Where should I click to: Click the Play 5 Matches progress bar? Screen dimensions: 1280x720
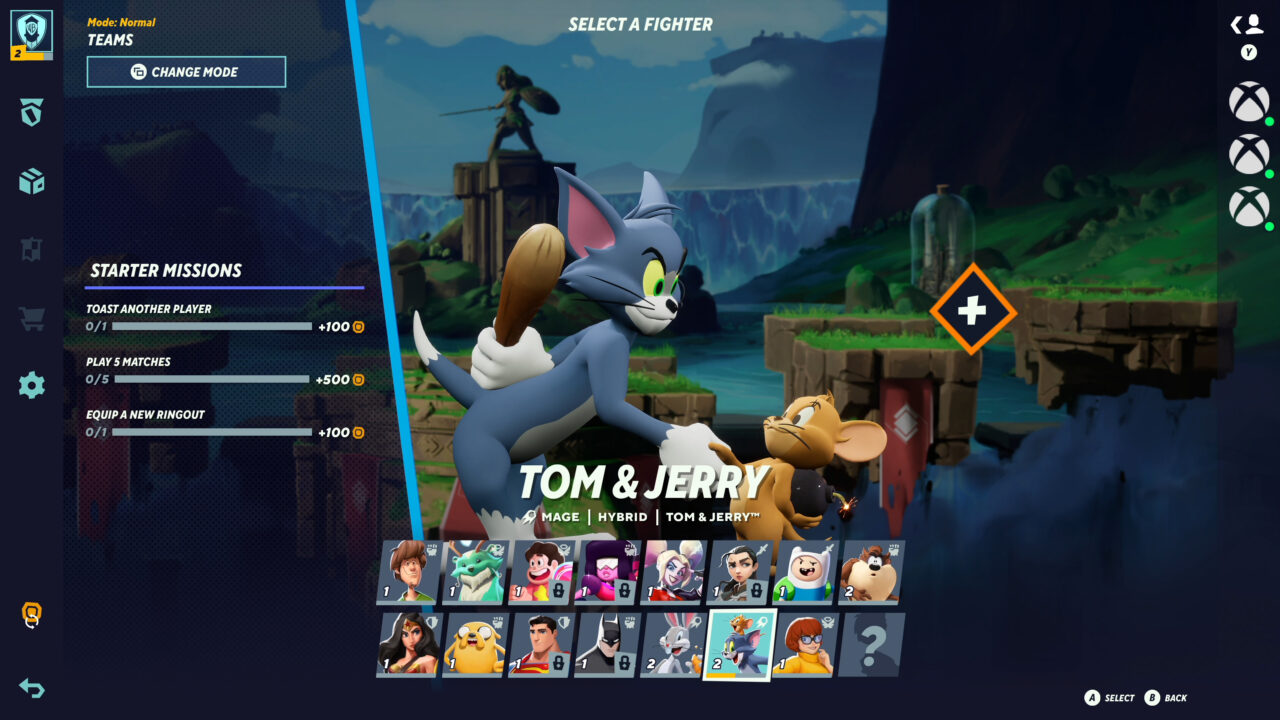click(x=210, y=379)
